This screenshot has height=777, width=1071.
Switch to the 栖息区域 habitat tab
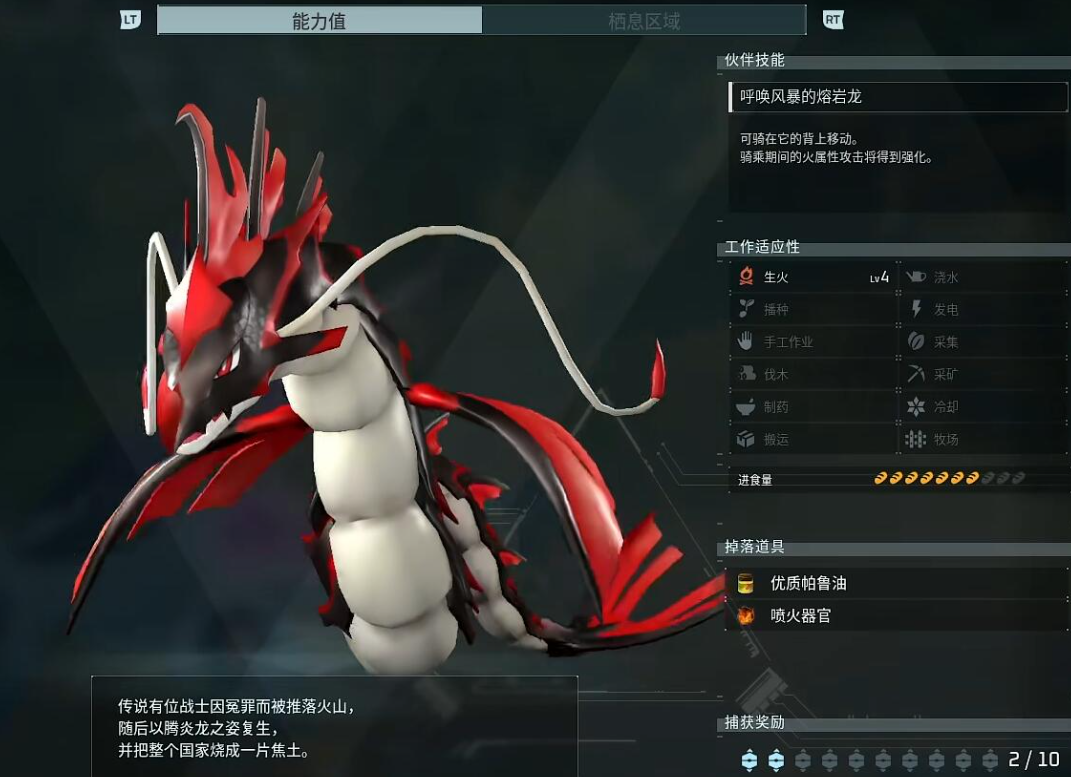coord(643,21)
